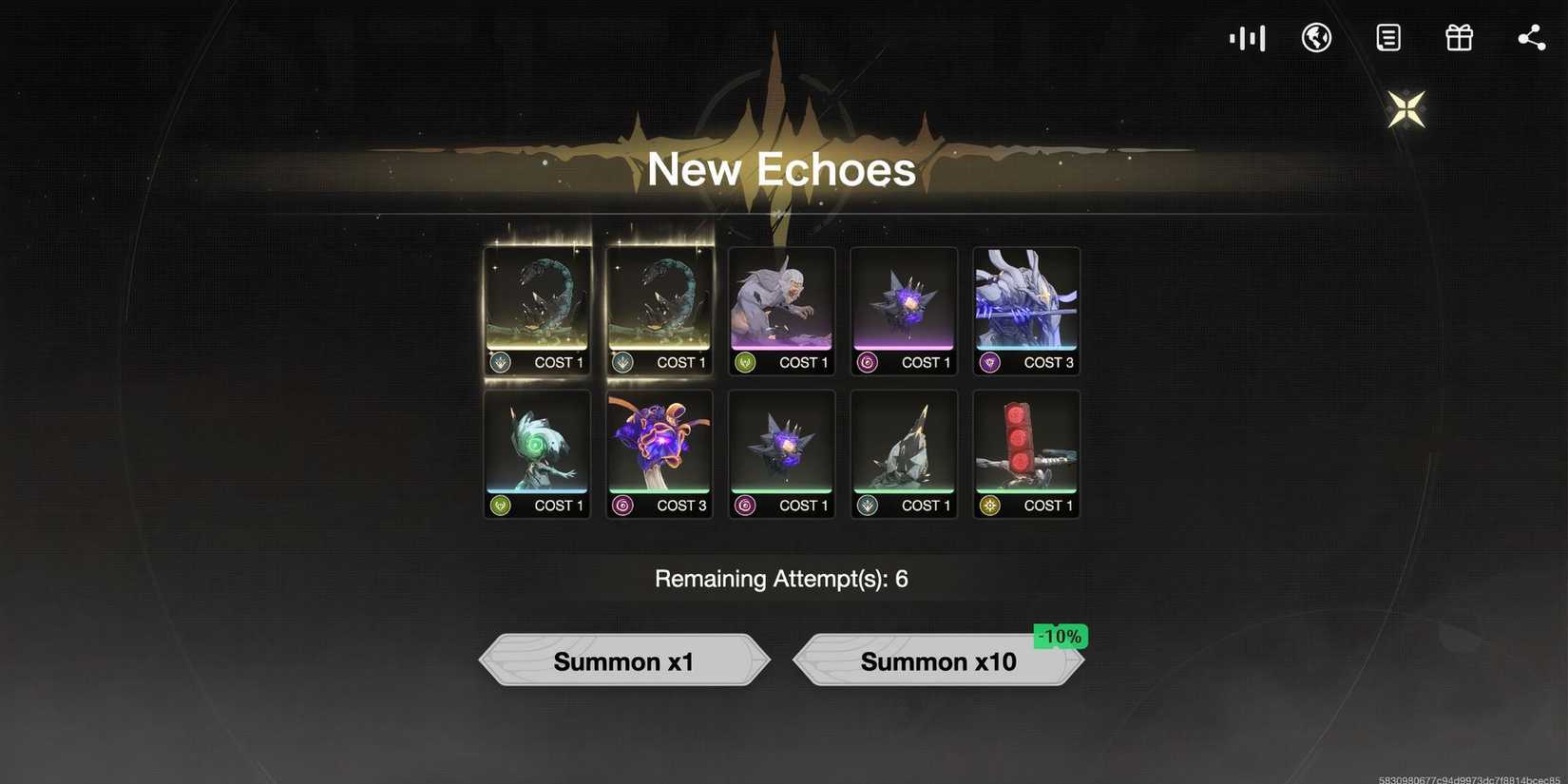Mute game audio via the sound bars icon
The height and width of the screenshot is (784, 1568).
[1246, 36]
